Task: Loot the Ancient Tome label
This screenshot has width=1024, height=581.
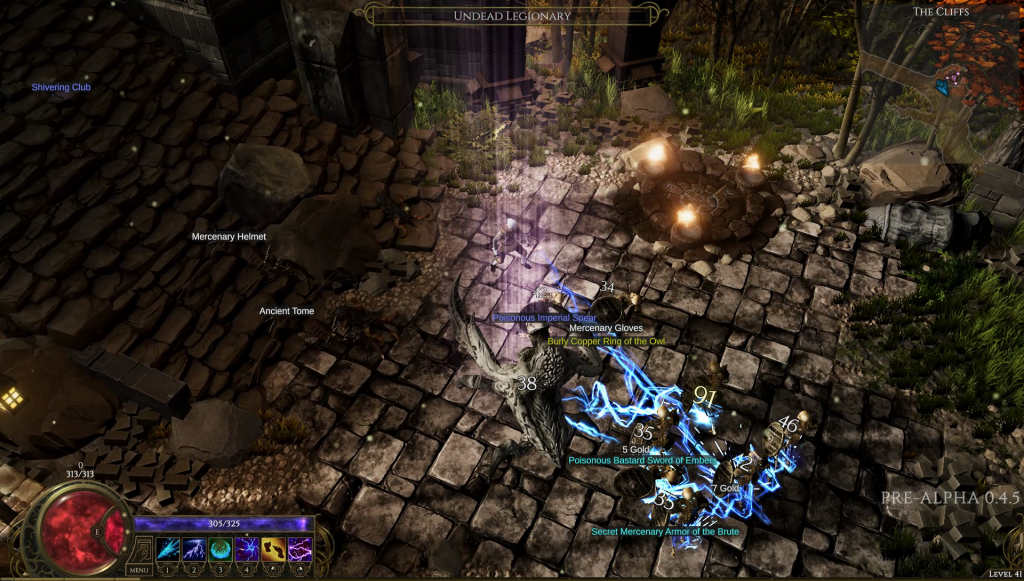Action: tap(287, 311)
